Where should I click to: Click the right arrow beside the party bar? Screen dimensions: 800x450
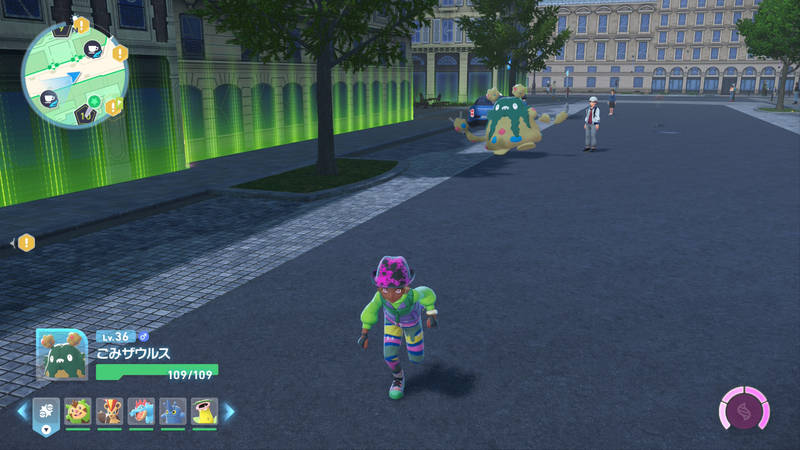(229, 411)
